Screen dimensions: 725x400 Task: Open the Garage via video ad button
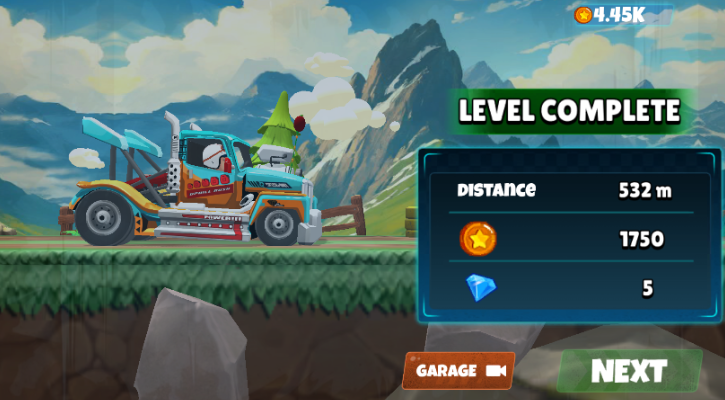[459, 370]
